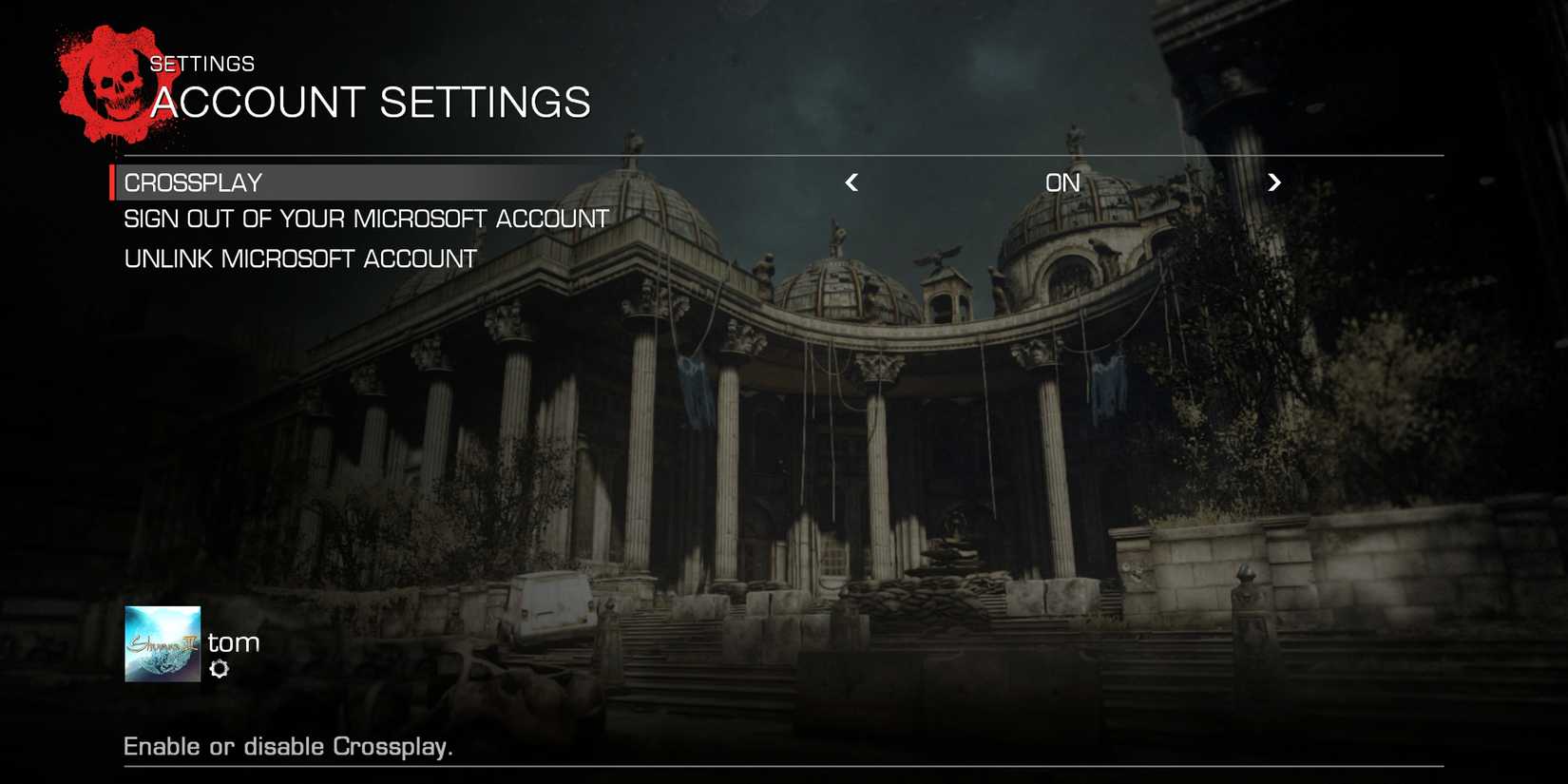
Task: Return to the SETTINGS menu breadcrumb
Action: tap(201, 63)
